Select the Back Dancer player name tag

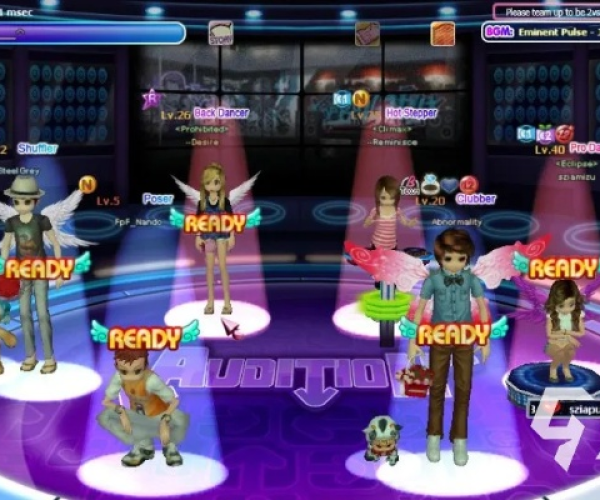pyautogui.click(x=221, y=113)
